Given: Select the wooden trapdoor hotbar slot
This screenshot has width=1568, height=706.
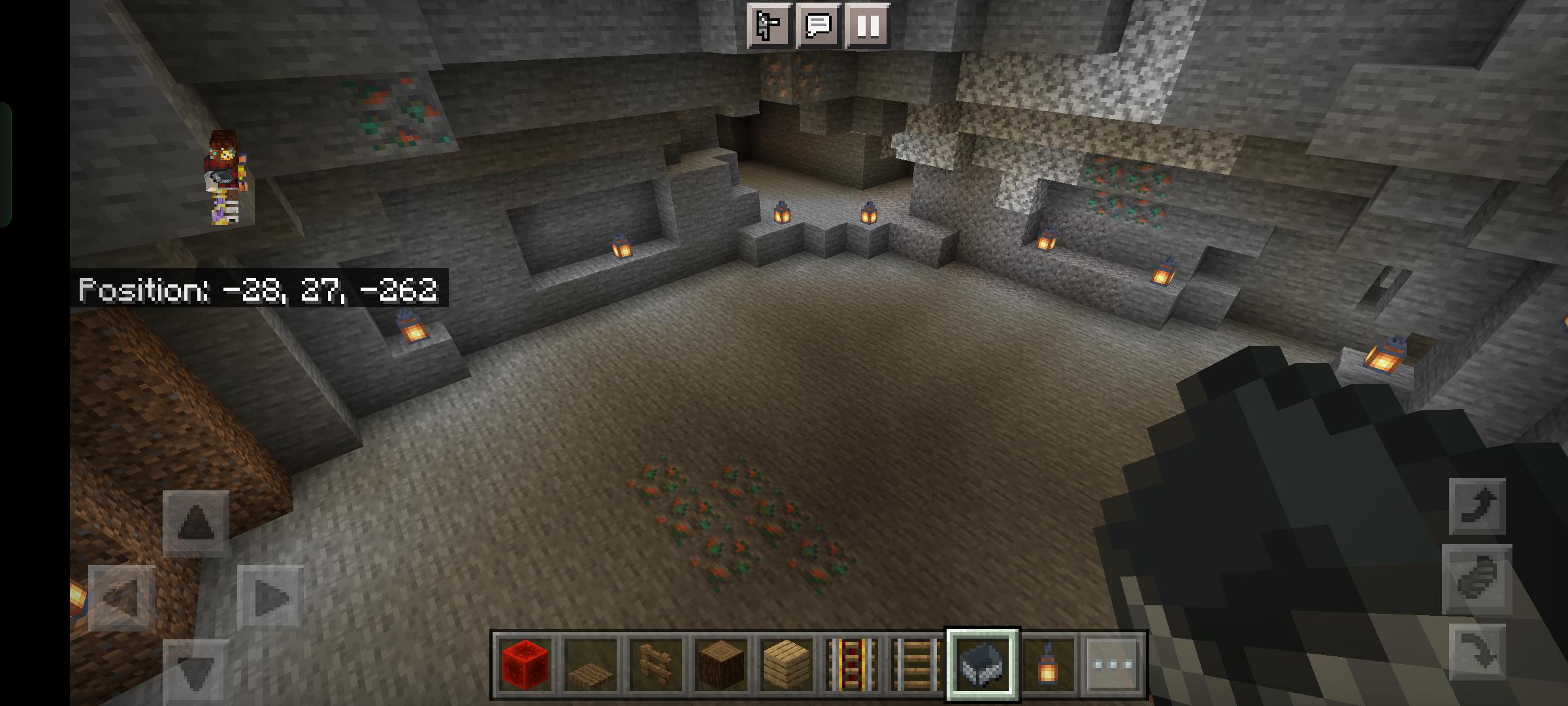Looking at the screenshot, I should tap(591, 665).
